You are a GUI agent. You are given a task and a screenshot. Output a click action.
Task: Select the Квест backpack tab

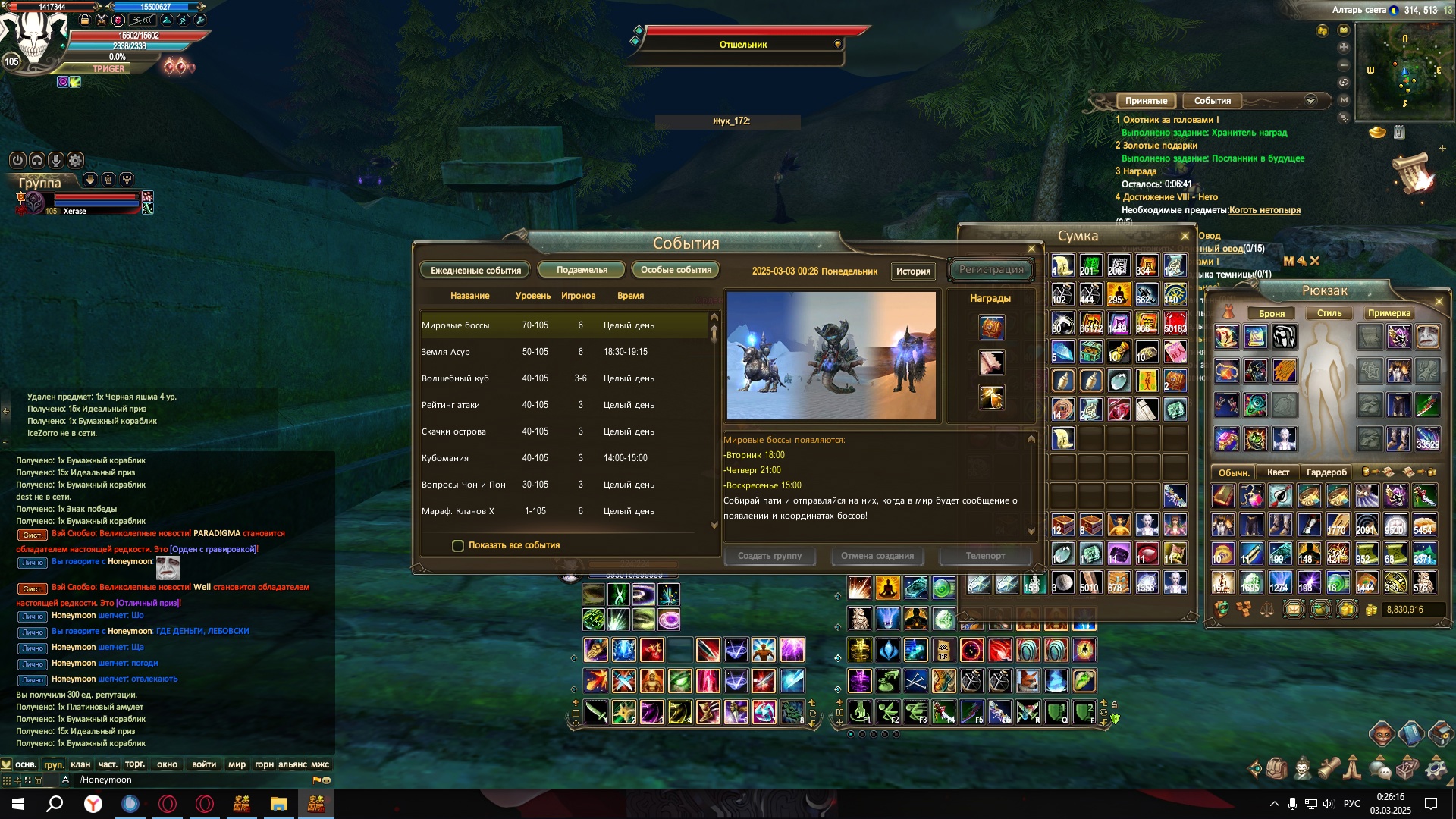[1278, 472]
